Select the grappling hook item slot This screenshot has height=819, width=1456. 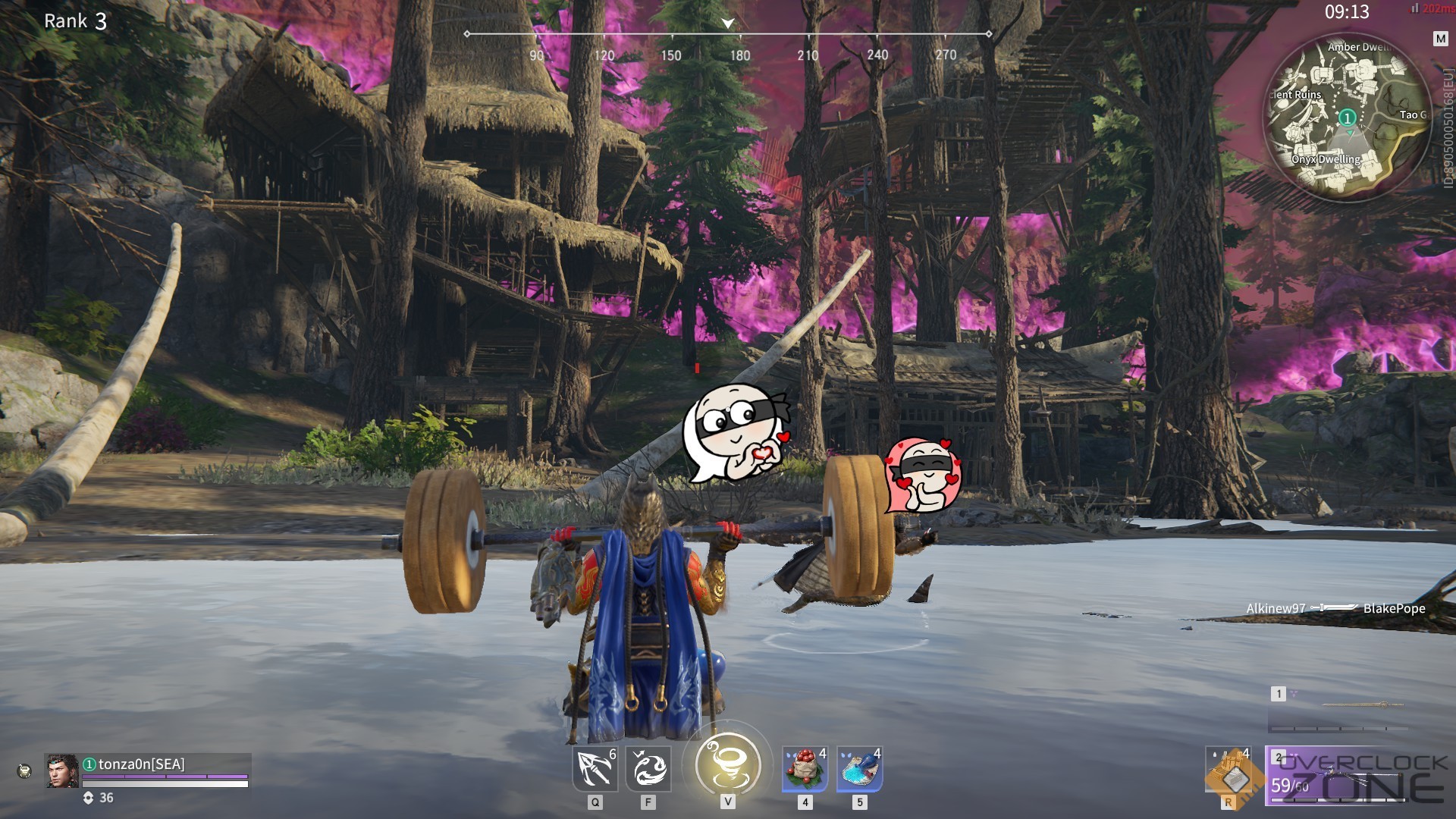pos(594,768)
